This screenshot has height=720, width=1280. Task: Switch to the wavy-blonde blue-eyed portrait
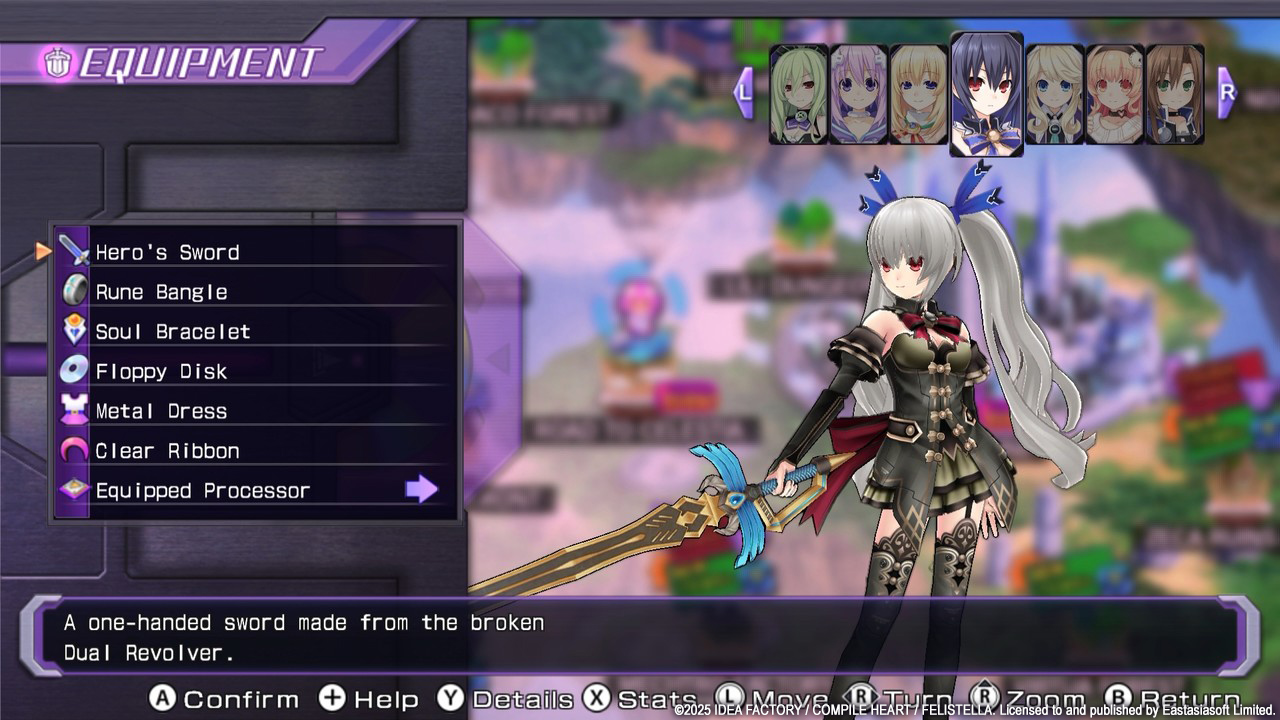1054,94
